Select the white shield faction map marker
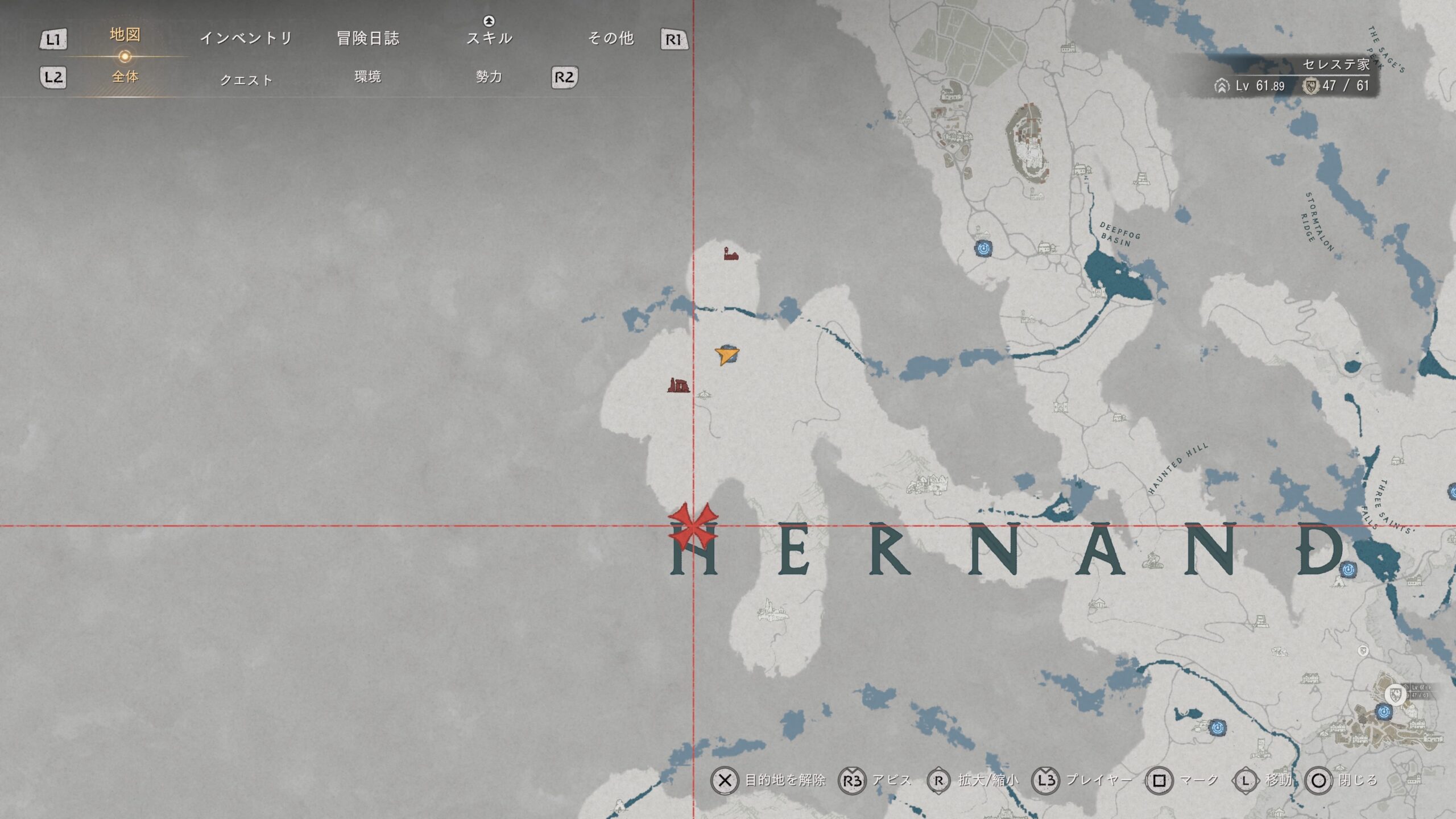Viewport: 1456px width, 819px height. coord(1395,694)
